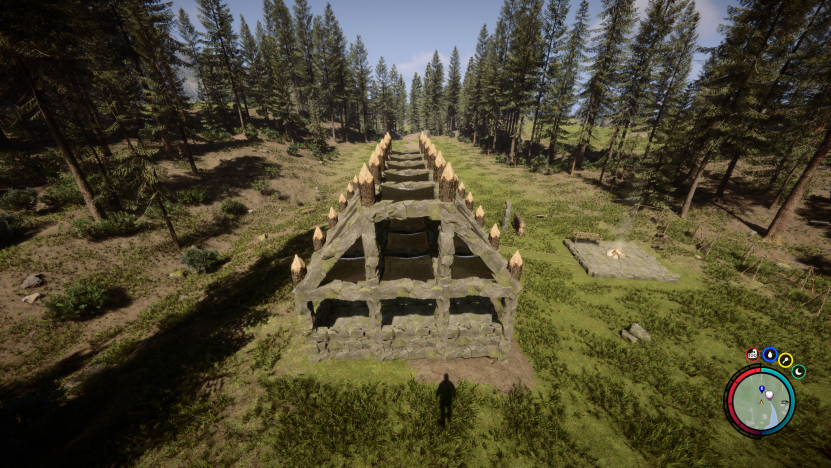
Task: Click the red-ringed strength icon
Action: click(753, 354)
